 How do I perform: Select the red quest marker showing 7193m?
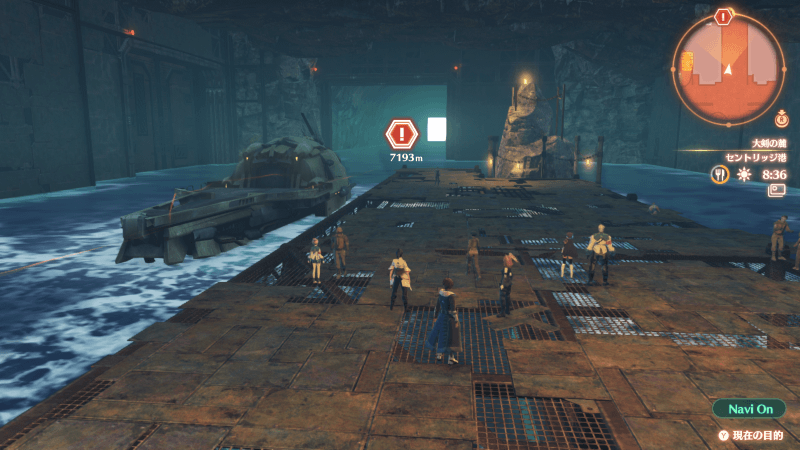(401, 134)
